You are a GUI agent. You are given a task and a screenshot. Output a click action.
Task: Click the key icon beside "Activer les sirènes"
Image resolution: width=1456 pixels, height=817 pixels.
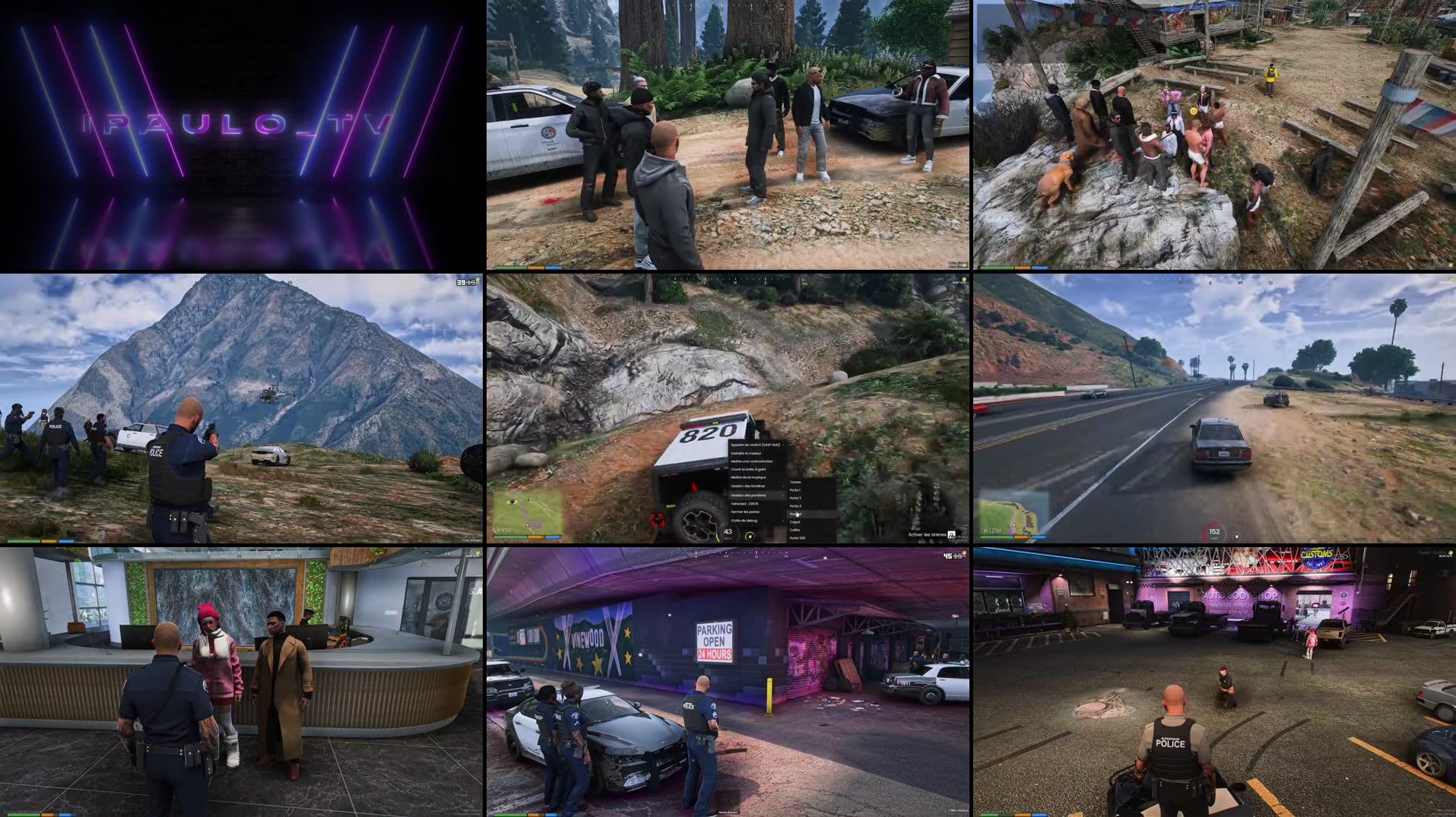[952, 536]
